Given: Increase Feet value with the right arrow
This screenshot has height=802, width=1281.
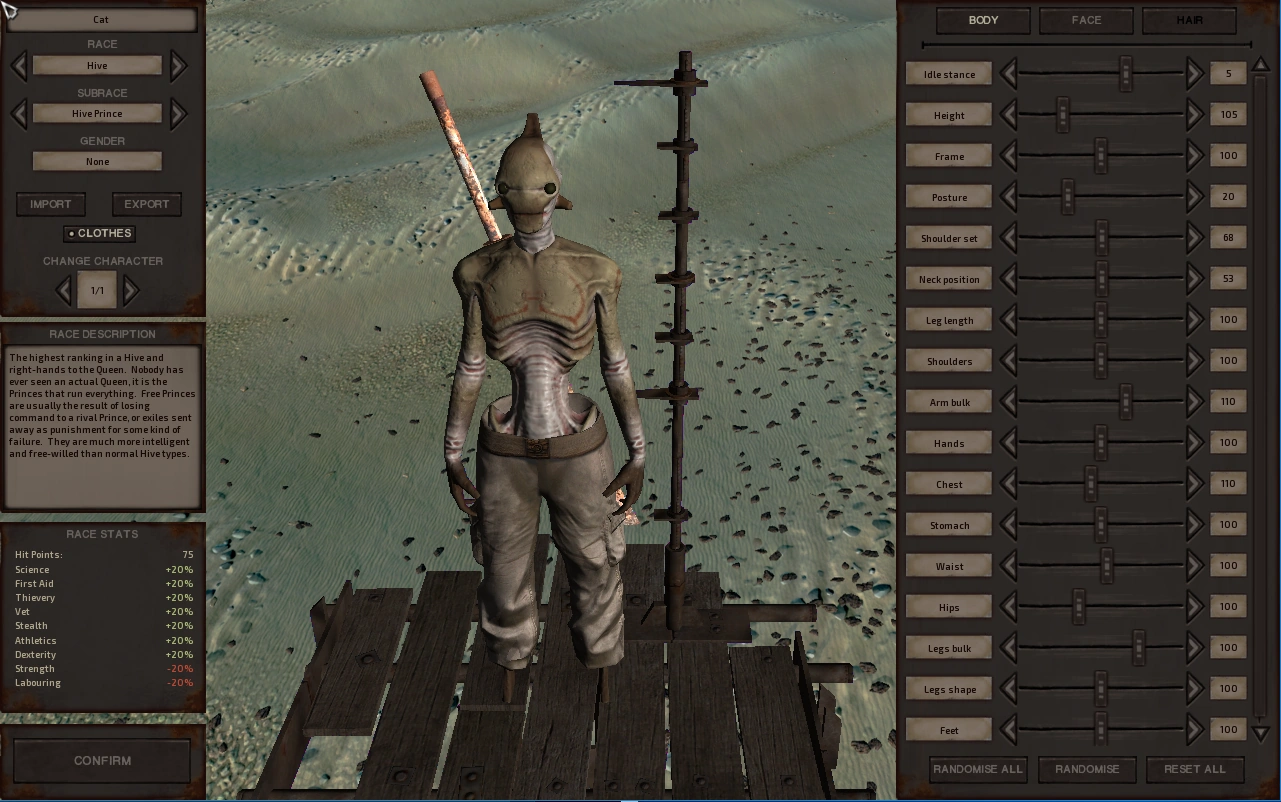Looking at the screenshot, I should tap(1193, 729).
